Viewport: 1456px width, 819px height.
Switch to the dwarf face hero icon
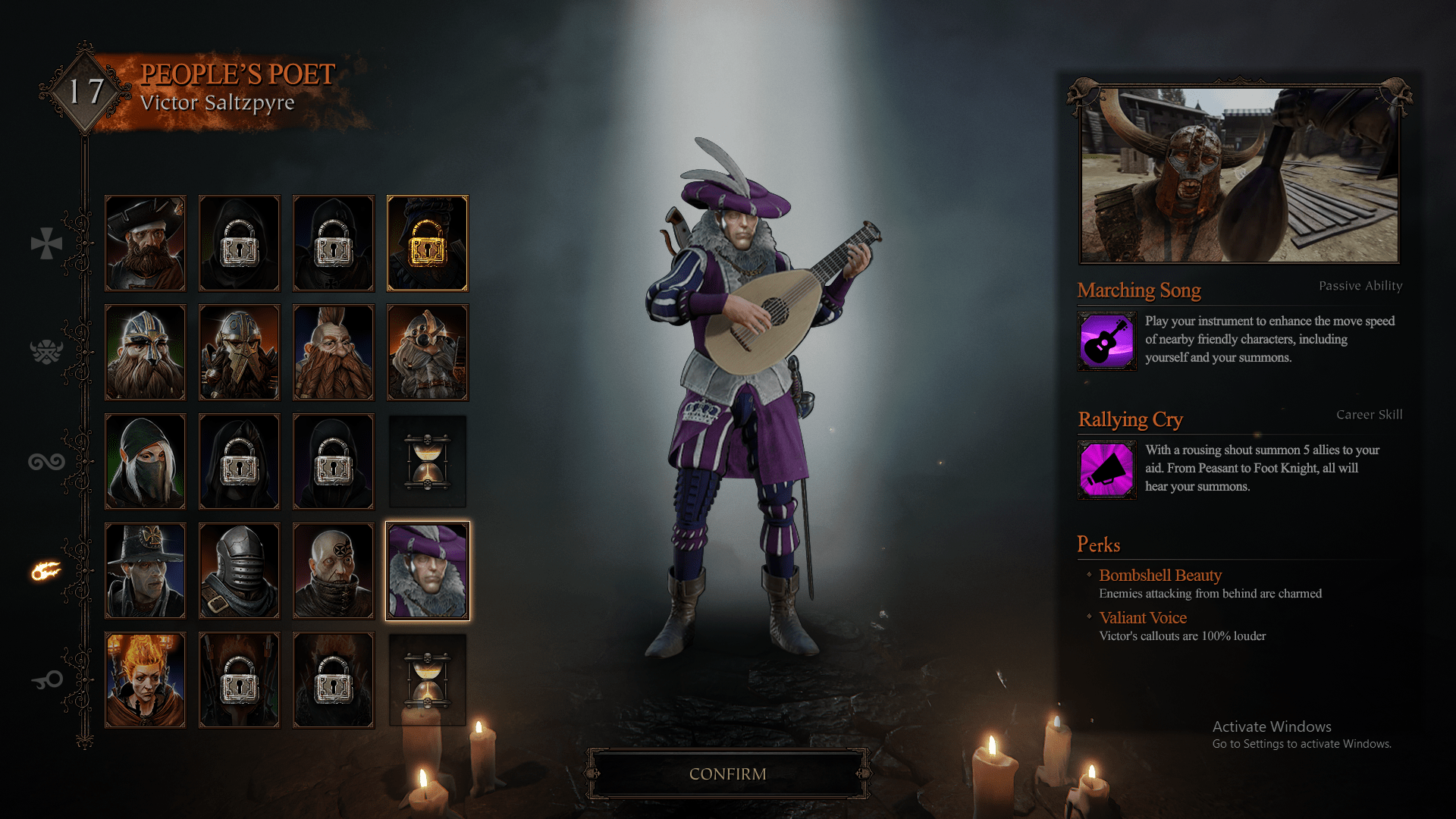pyautogui.click(x=46, y=352)
